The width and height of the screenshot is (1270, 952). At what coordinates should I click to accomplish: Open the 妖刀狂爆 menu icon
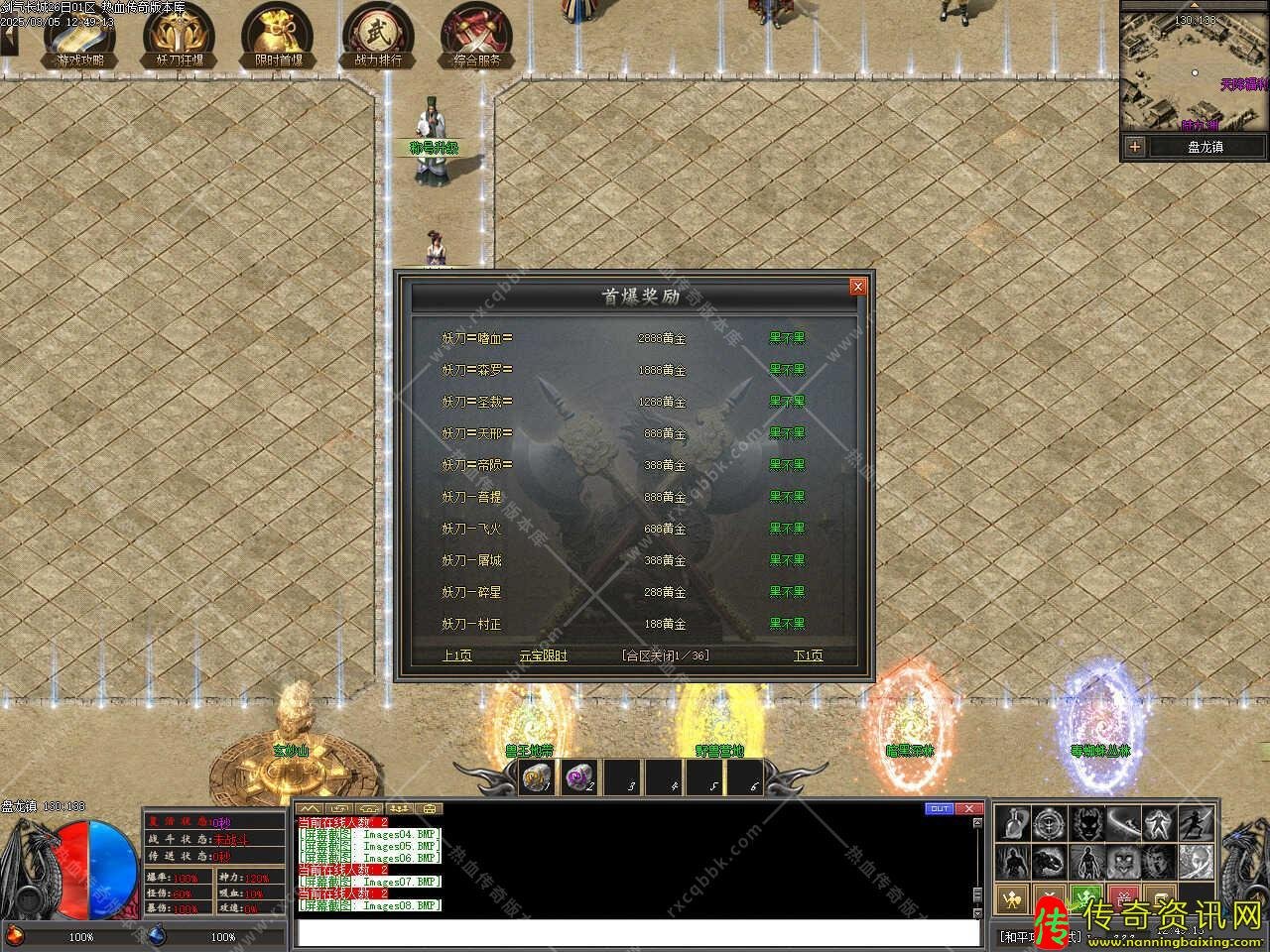(180, 37)
